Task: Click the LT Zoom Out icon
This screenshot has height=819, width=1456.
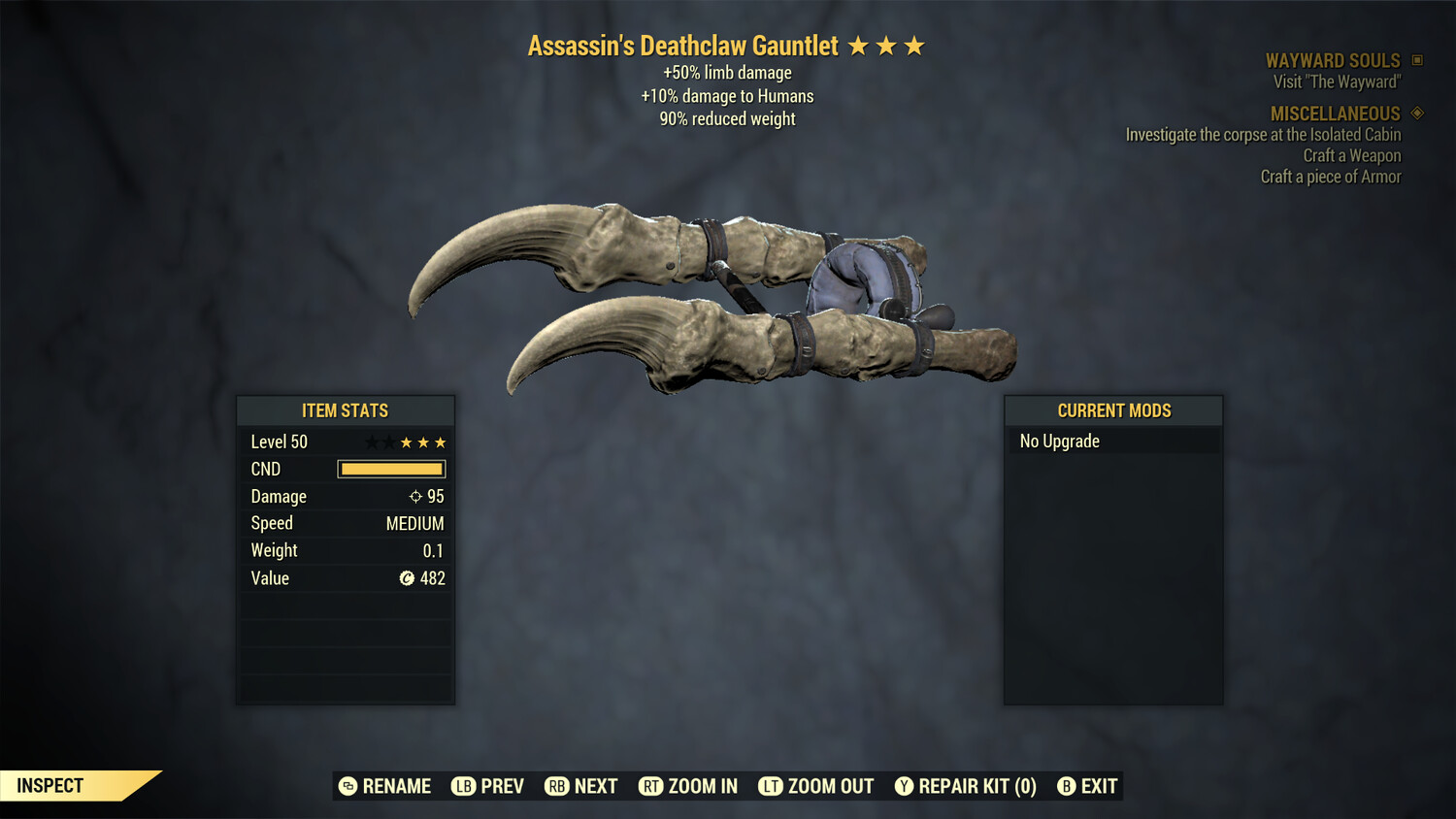Action: click(771, 786)
